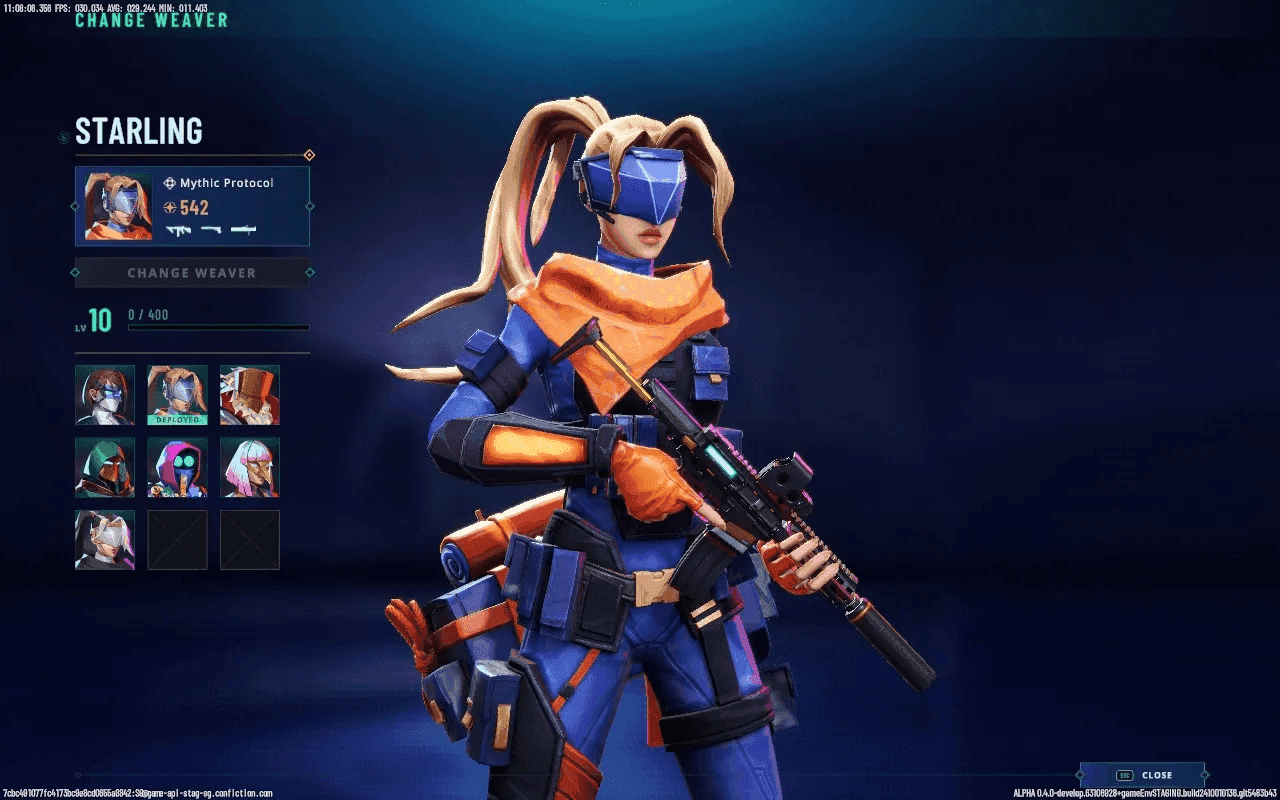This screenshot has height=800, width=1280.
Task: Click the Change Weaver button
Action: tap(191, 272)
